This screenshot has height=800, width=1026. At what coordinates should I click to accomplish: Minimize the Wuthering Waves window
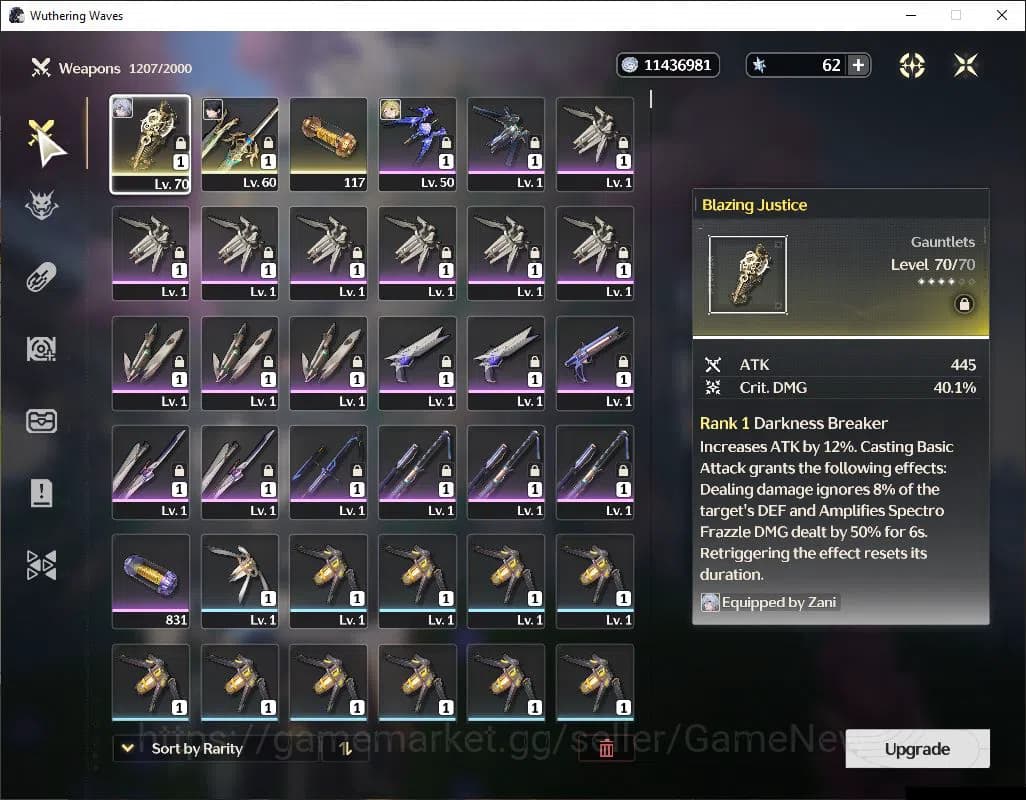click(911, 15)
